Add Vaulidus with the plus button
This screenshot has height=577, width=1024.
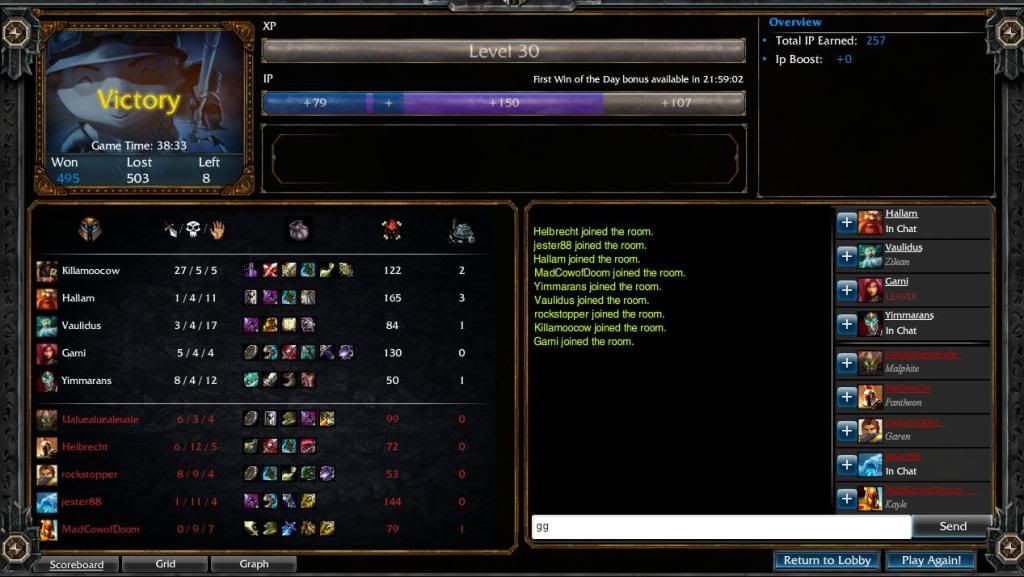pyautogui.click(x=846, y=256)
